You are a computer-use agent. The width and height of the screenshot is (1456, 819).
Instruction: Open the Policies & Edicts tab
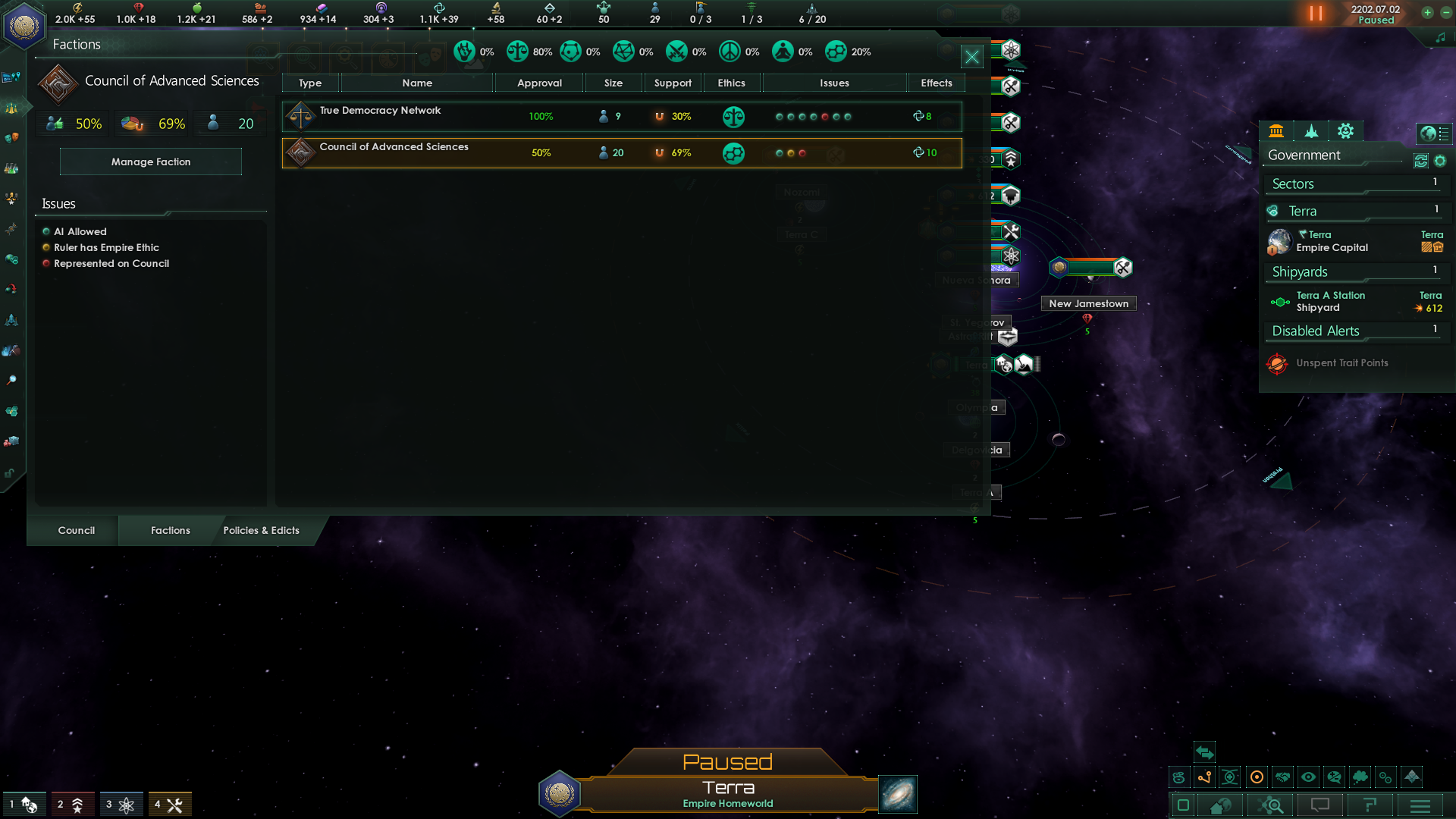(x=262, y=530)
